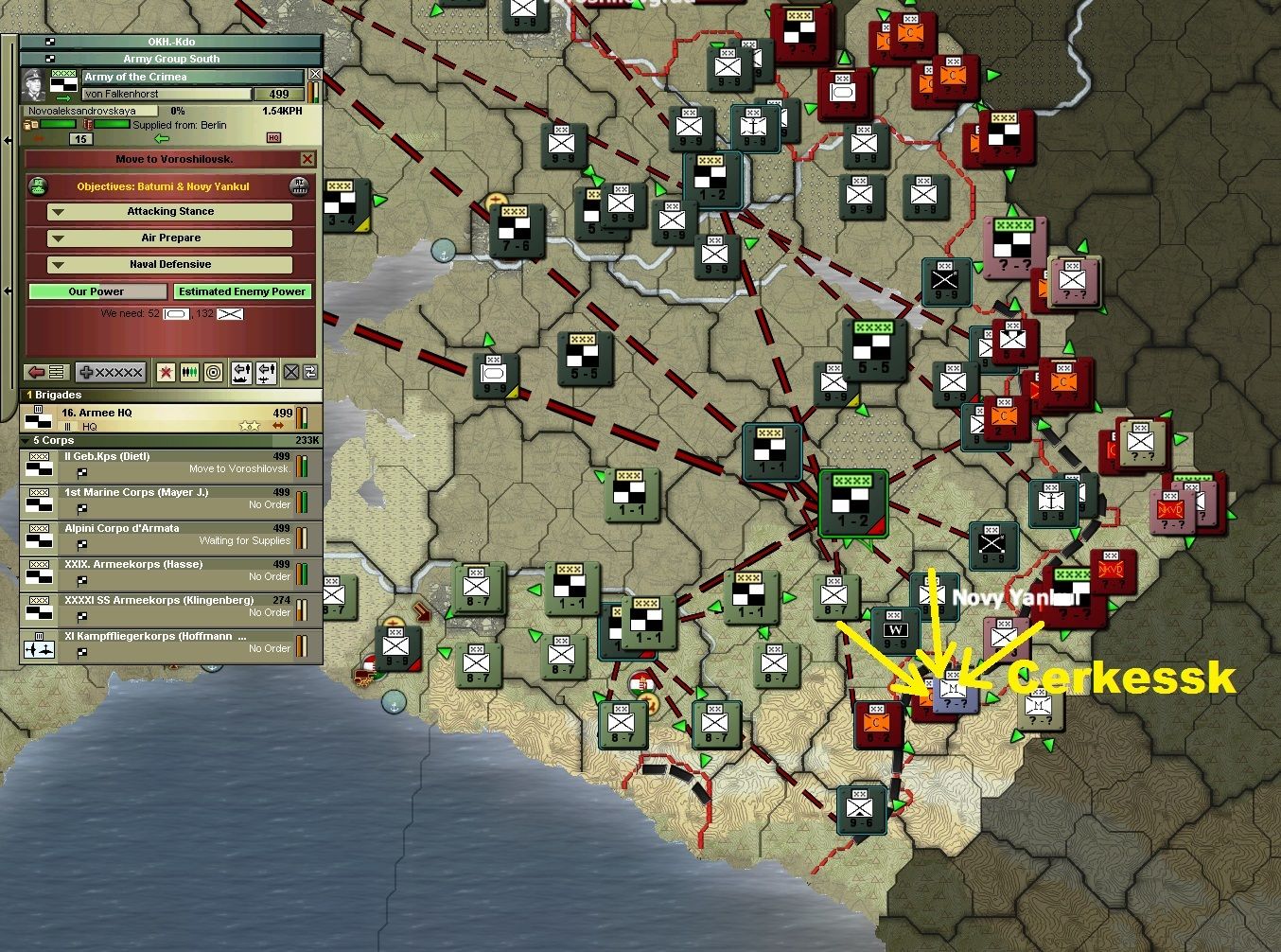The image size is (1281, 952).
Task: Open the Naval Defensive dropdown
Action: coord(170,264)
